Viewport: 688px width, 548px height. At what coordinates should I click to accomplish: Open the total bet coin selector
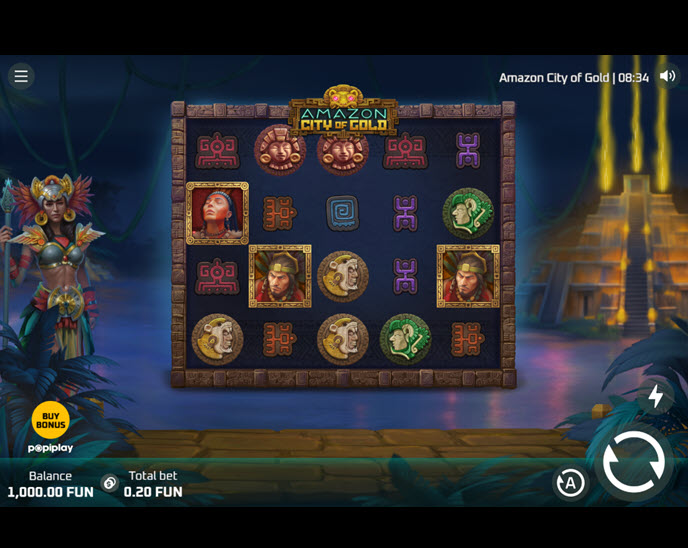coord(110,484)
